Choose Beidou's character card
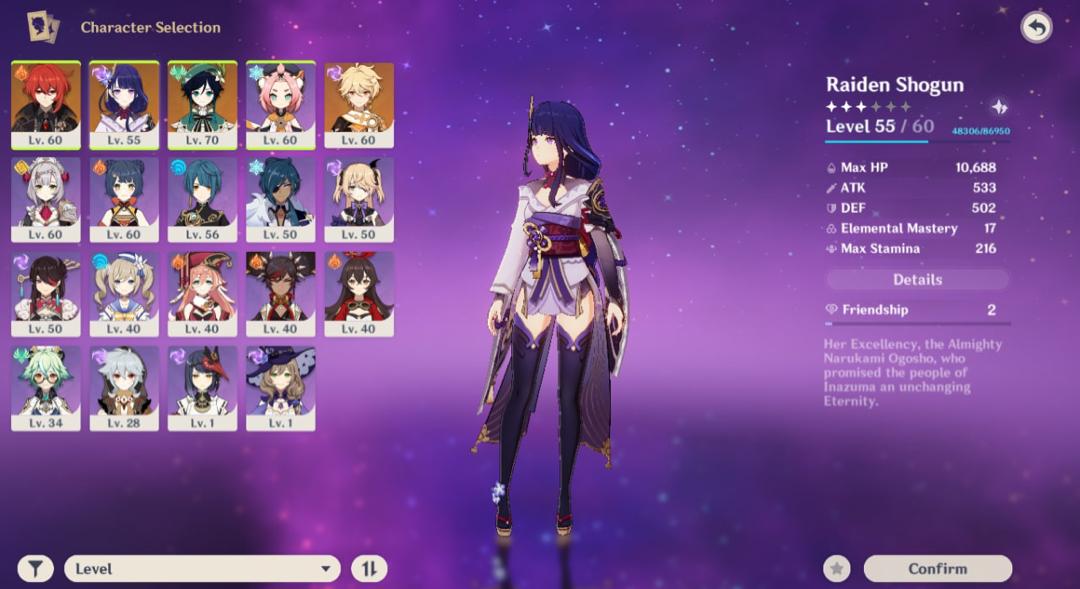The image size is (1080, 589). pos(46,293)
